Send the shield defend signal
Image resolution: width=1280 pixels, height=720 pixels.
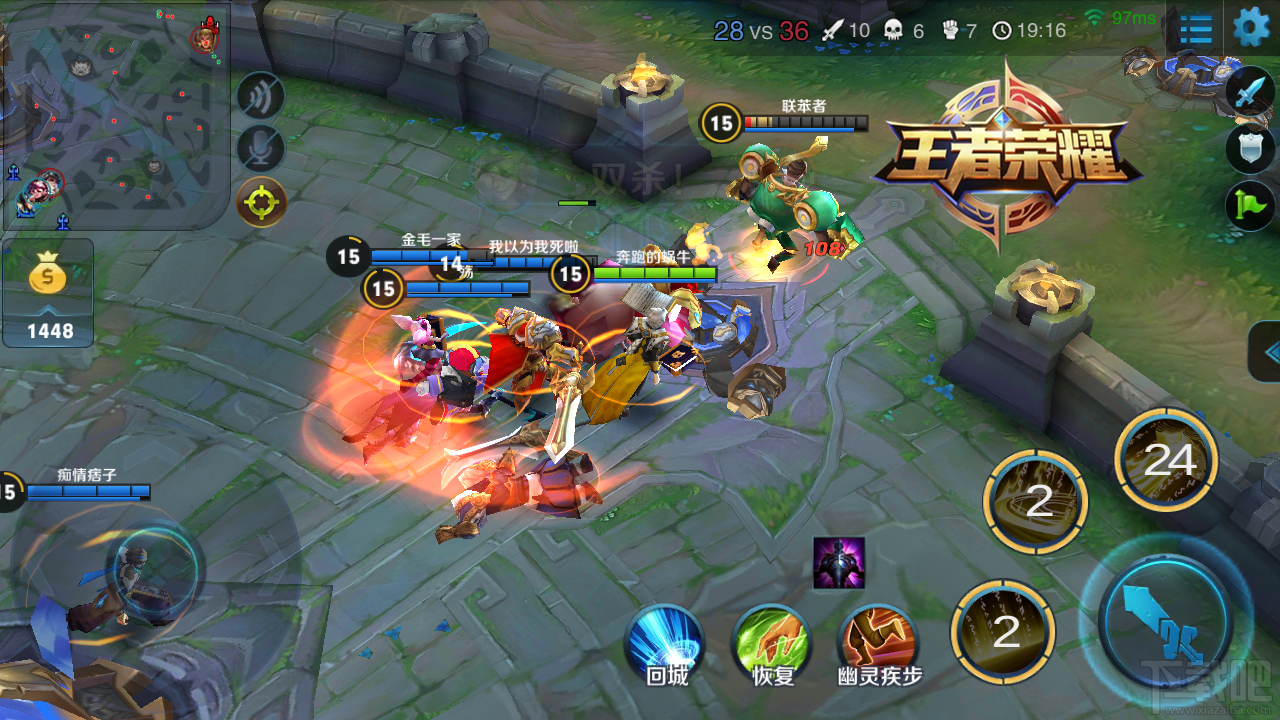[1251, 149]
